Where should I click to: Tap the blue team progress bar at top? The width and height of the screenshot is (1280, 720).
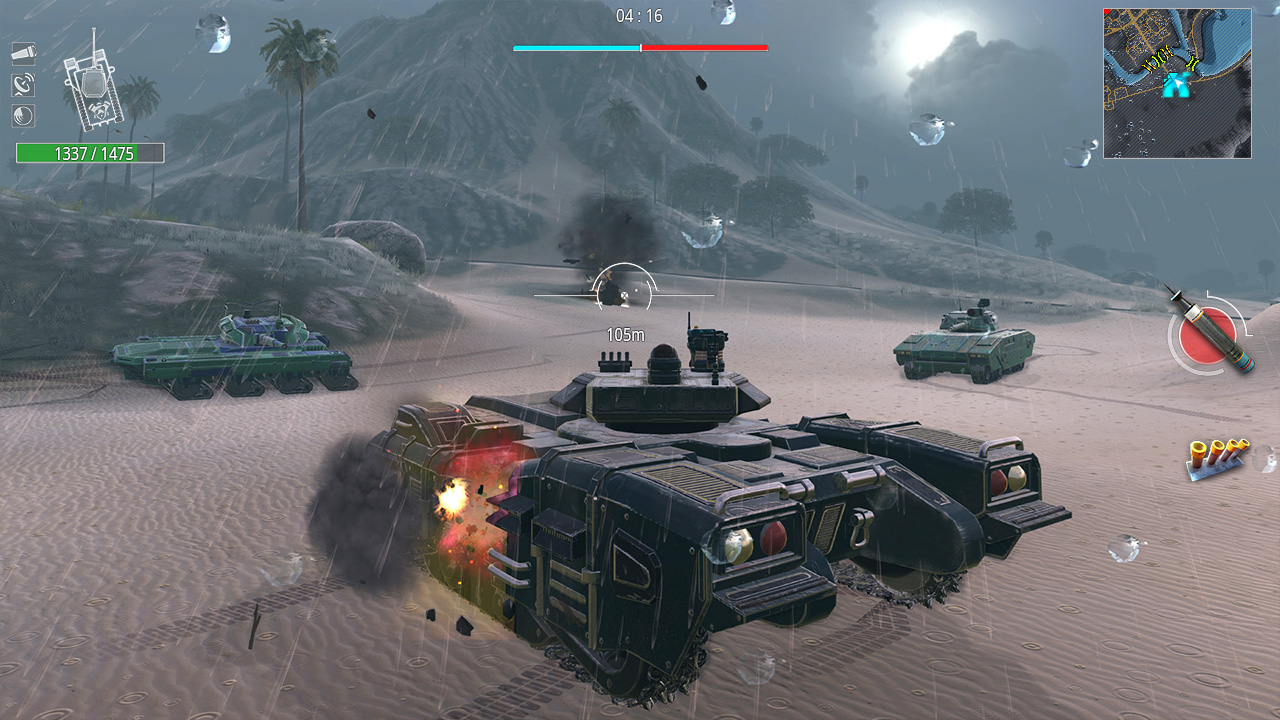point(575,46)
